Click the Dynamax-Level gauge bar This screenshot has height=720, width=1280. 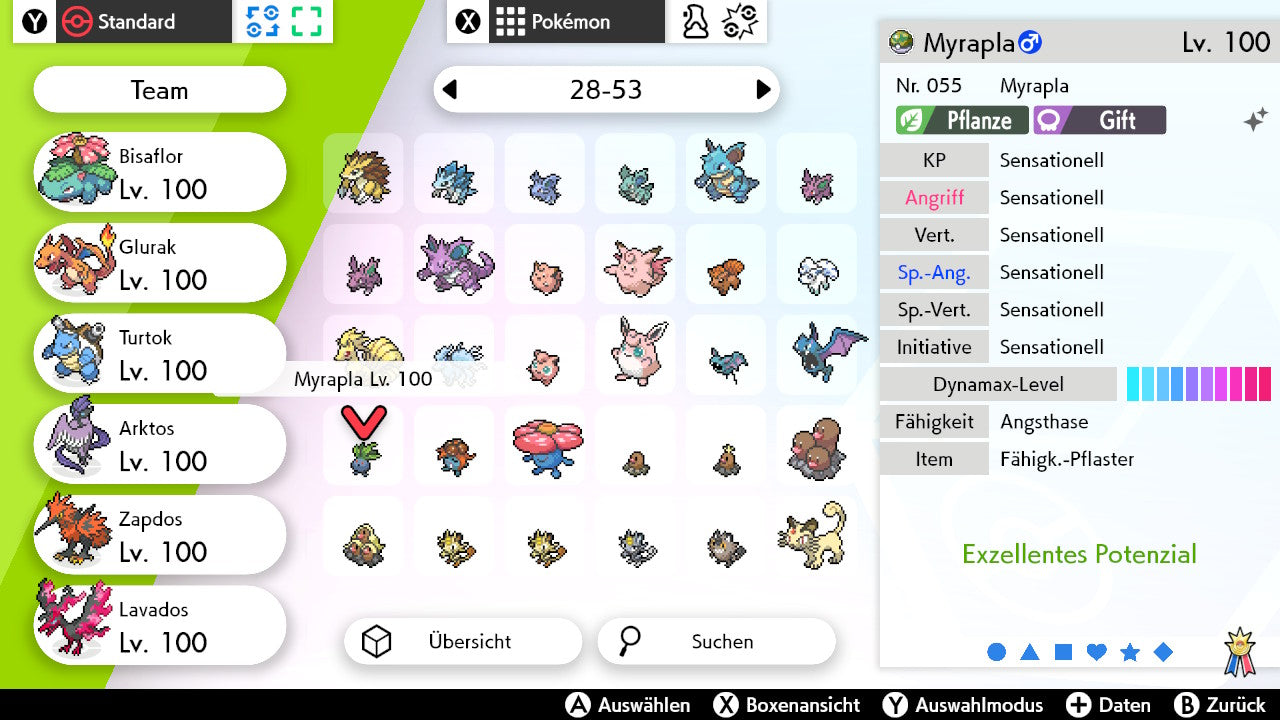[1198, 384]
